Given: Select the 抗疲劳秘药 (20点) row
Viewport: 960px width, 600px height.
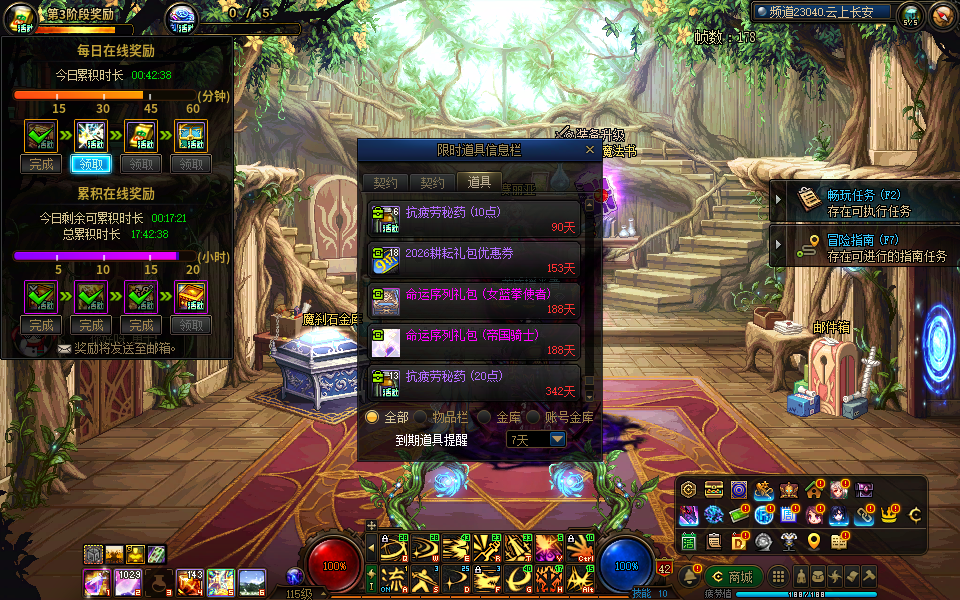Looking at the screenshot, I should tap(475, 383).
